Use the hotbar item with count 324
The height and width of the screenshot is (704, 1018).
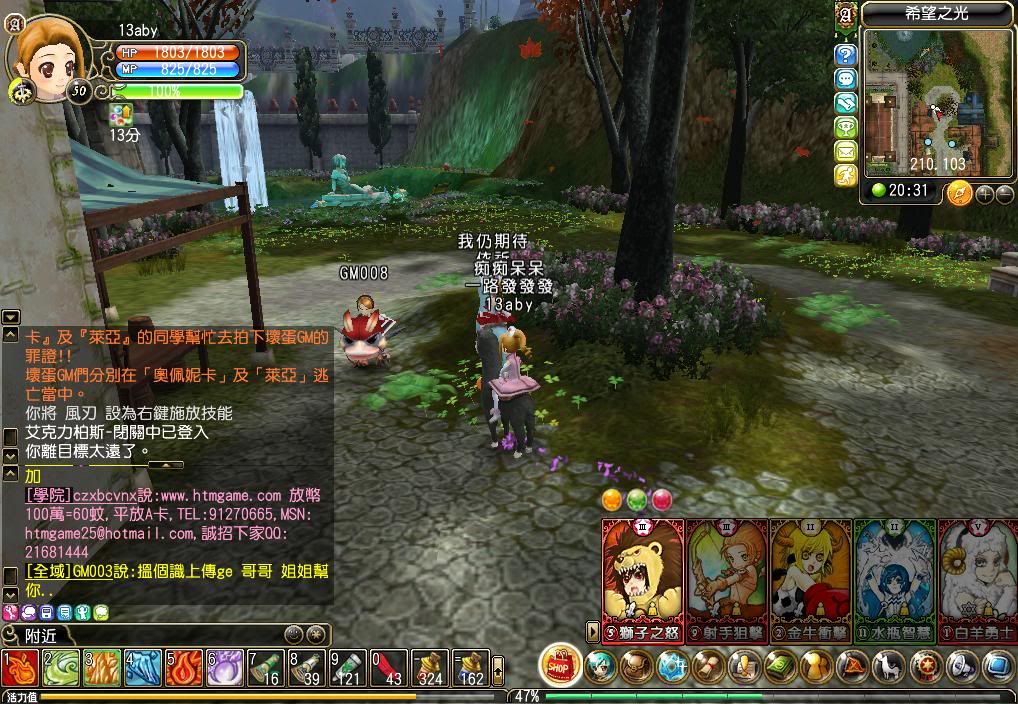(x=429, y=667)
